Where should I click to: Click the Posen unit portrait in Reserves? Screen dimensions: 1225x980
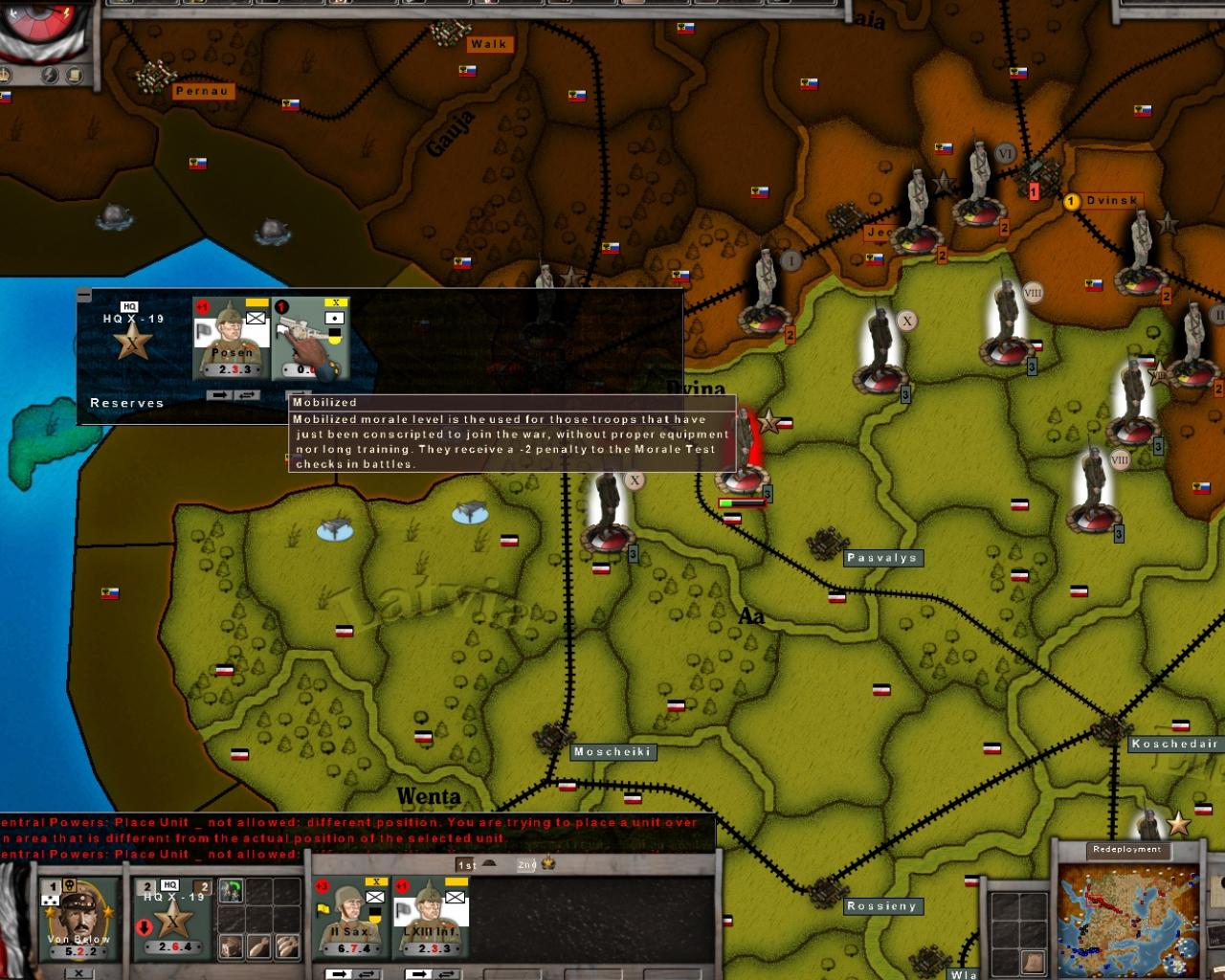coord(230,330)
